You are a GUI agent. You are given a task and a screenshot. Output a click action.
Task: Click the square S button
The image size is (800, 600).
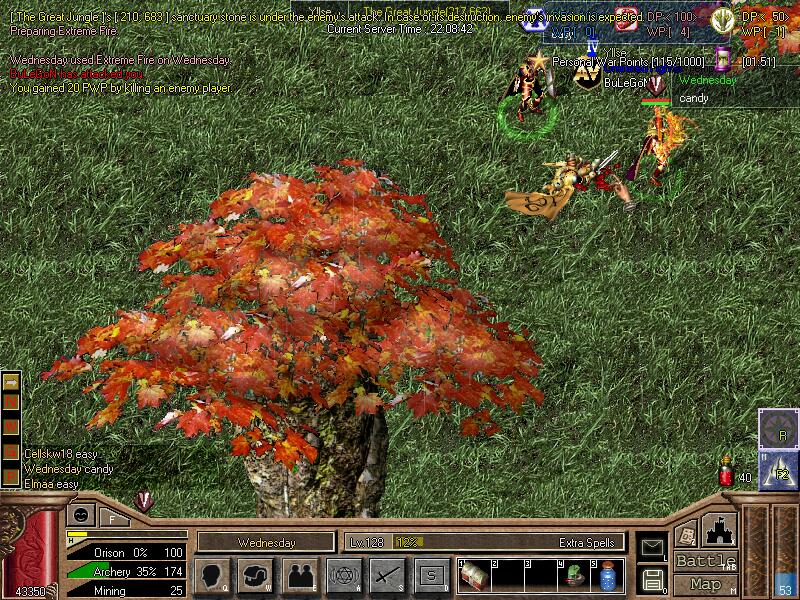click(431, 575)
